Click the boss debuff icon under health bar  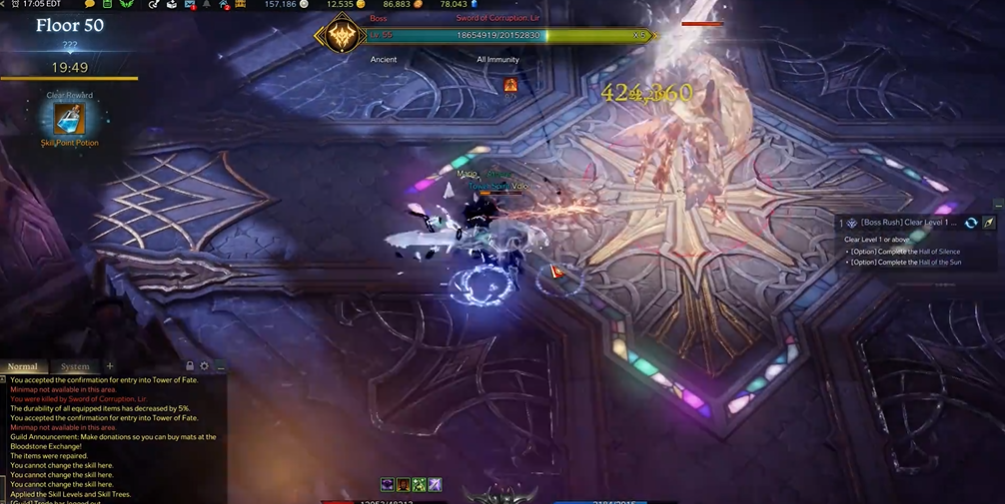pyautogui.click(x=511, y=85)
